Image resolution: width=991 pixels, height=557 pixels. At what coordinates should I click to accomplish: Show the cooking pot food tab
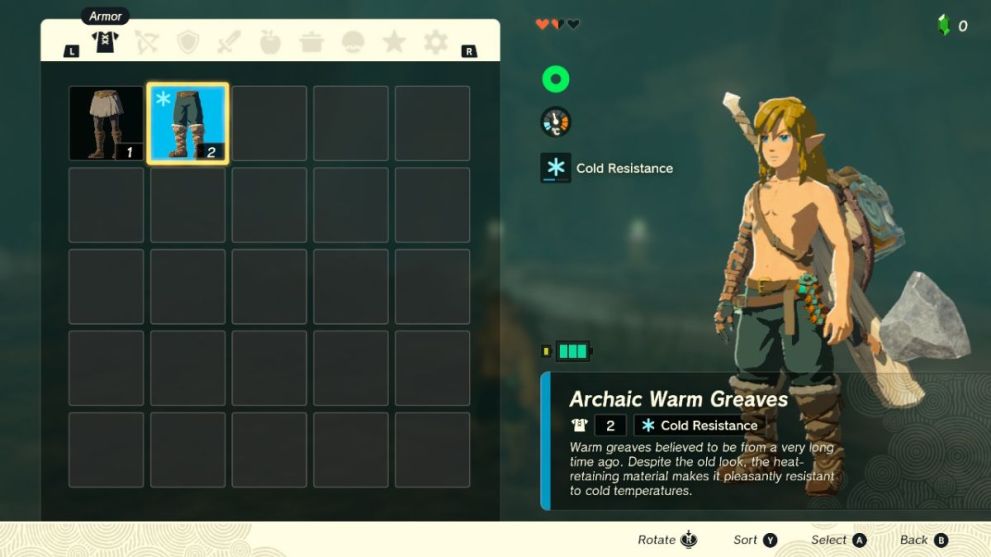312,42
